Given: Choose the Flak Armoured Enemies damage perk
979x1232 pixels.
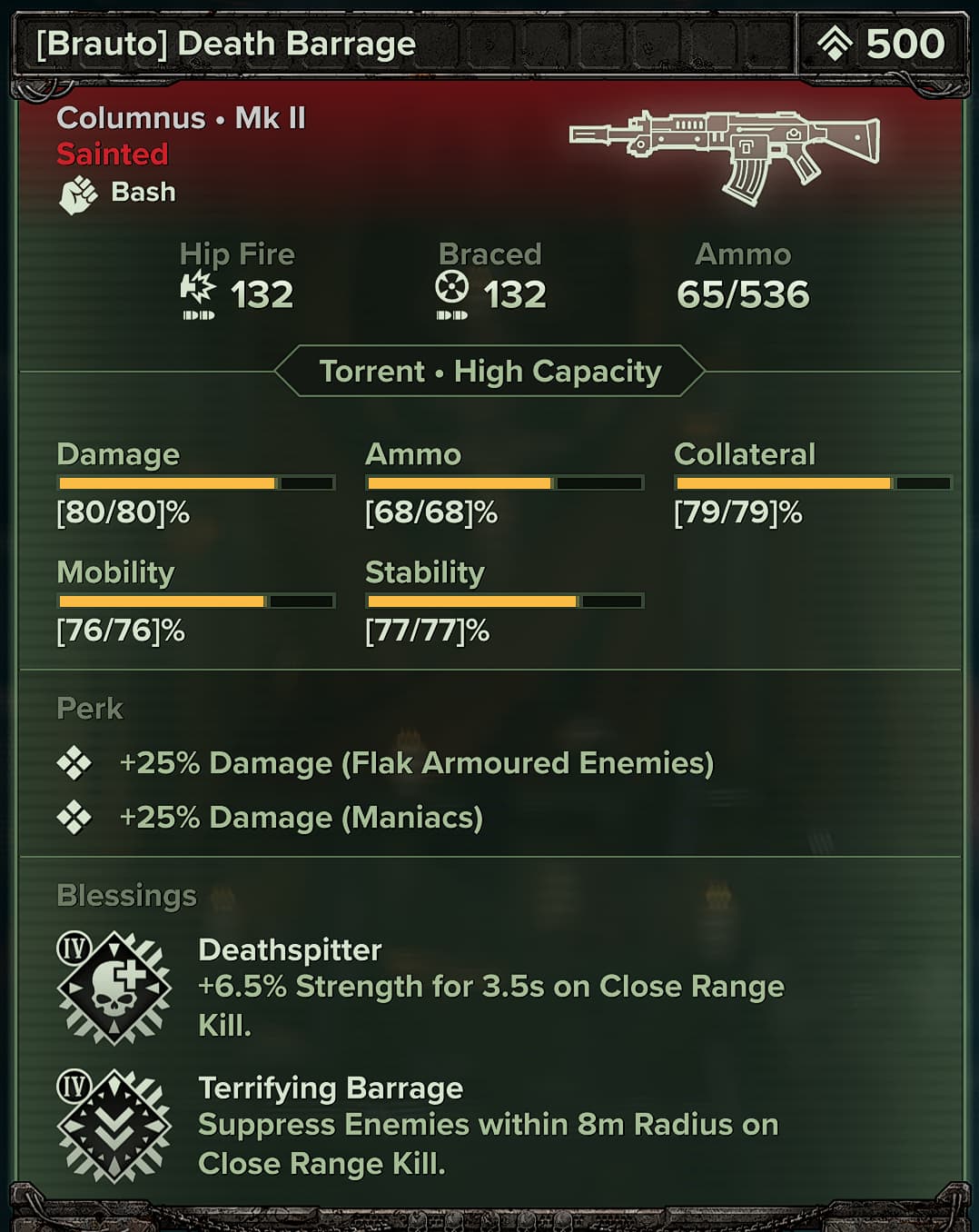Looking at the screenshot, I should tap(416, 763).
